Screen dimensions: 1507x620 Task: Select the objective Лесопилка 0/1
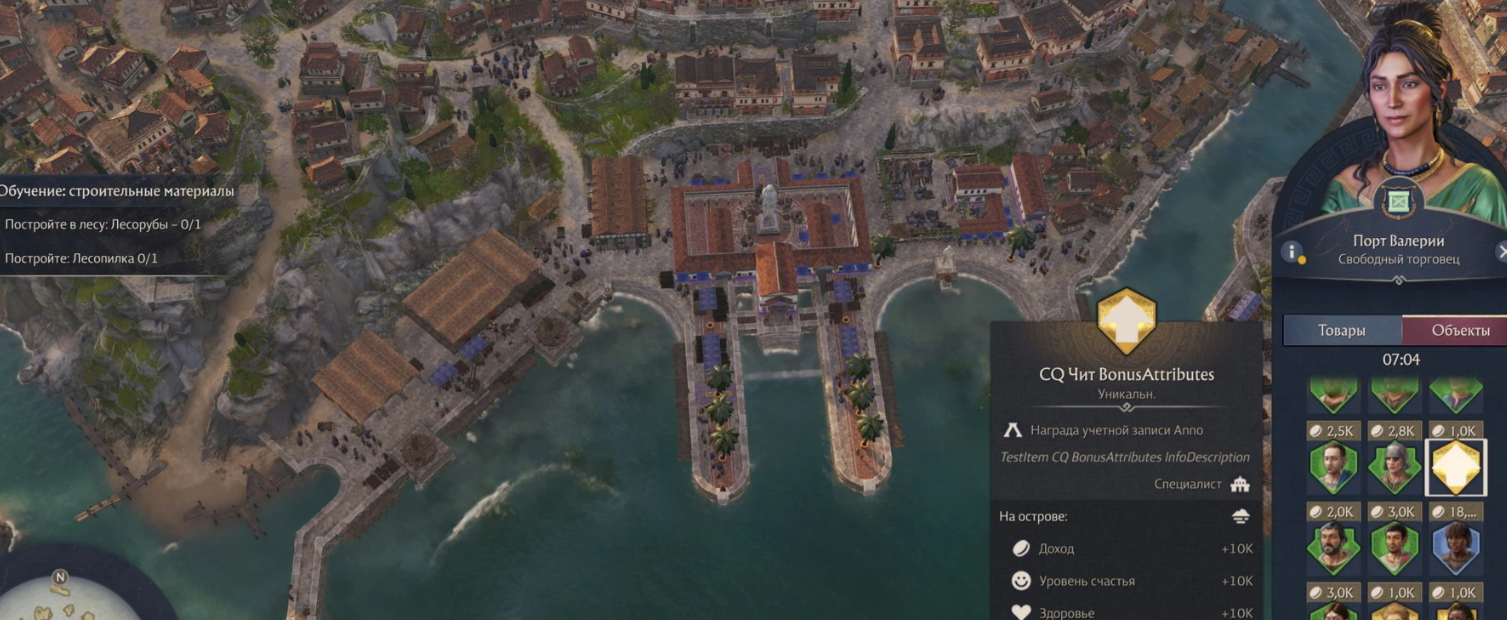coord(82,258)
